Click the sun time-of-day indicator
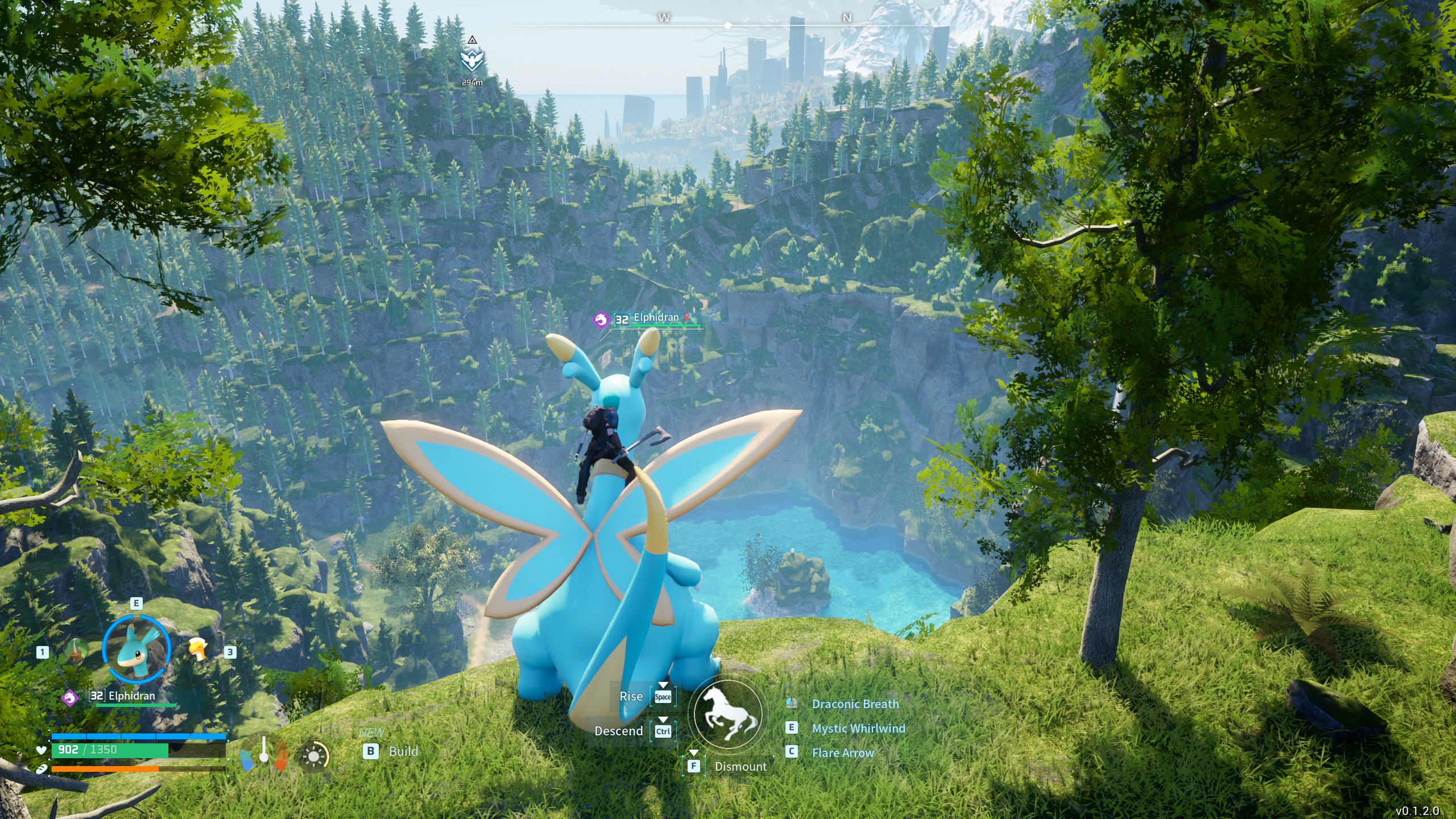 (x=313, y=756)
